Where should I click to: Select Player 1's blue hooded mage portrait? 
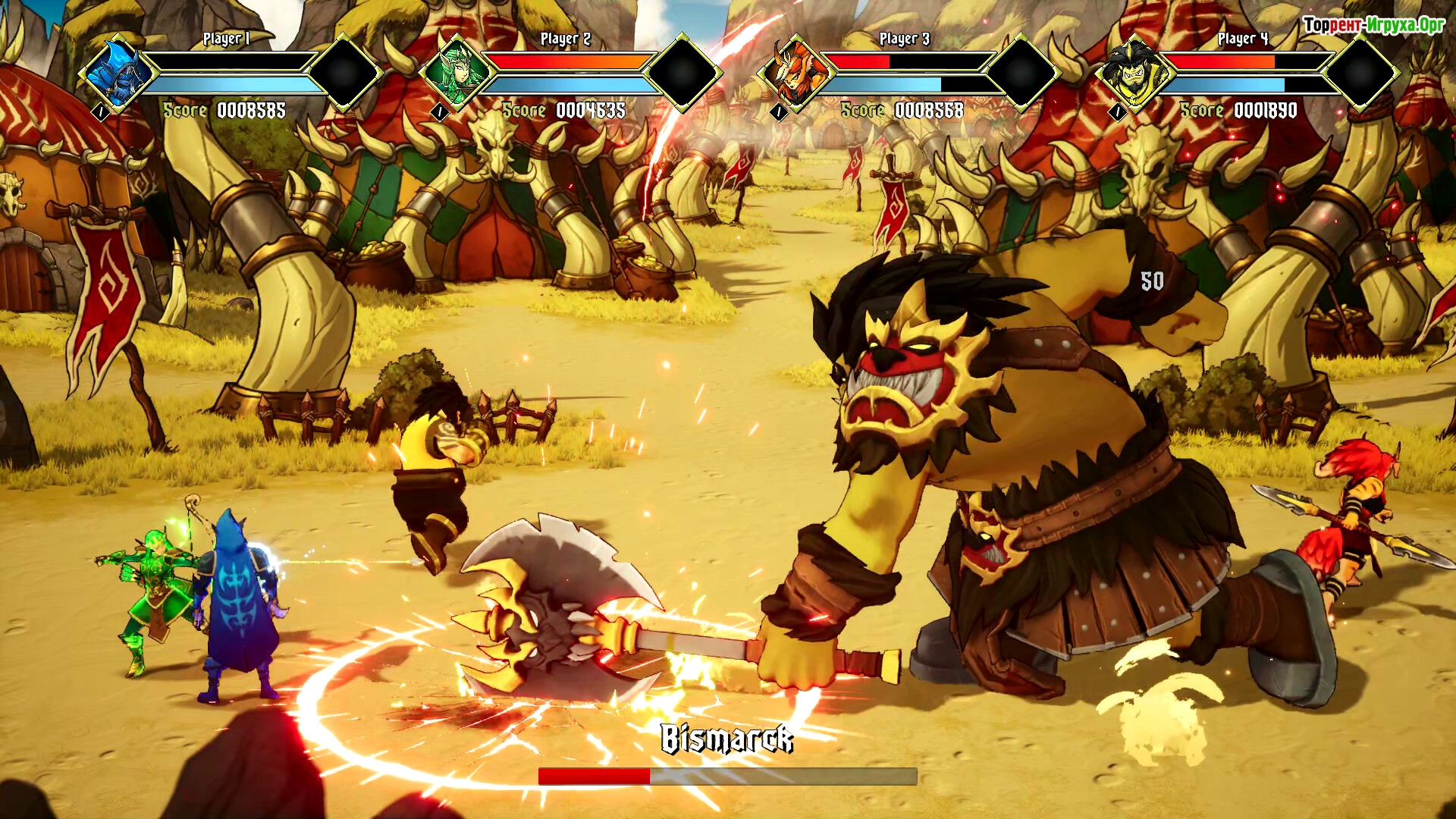pyautogui.click(x=118, y=74)
